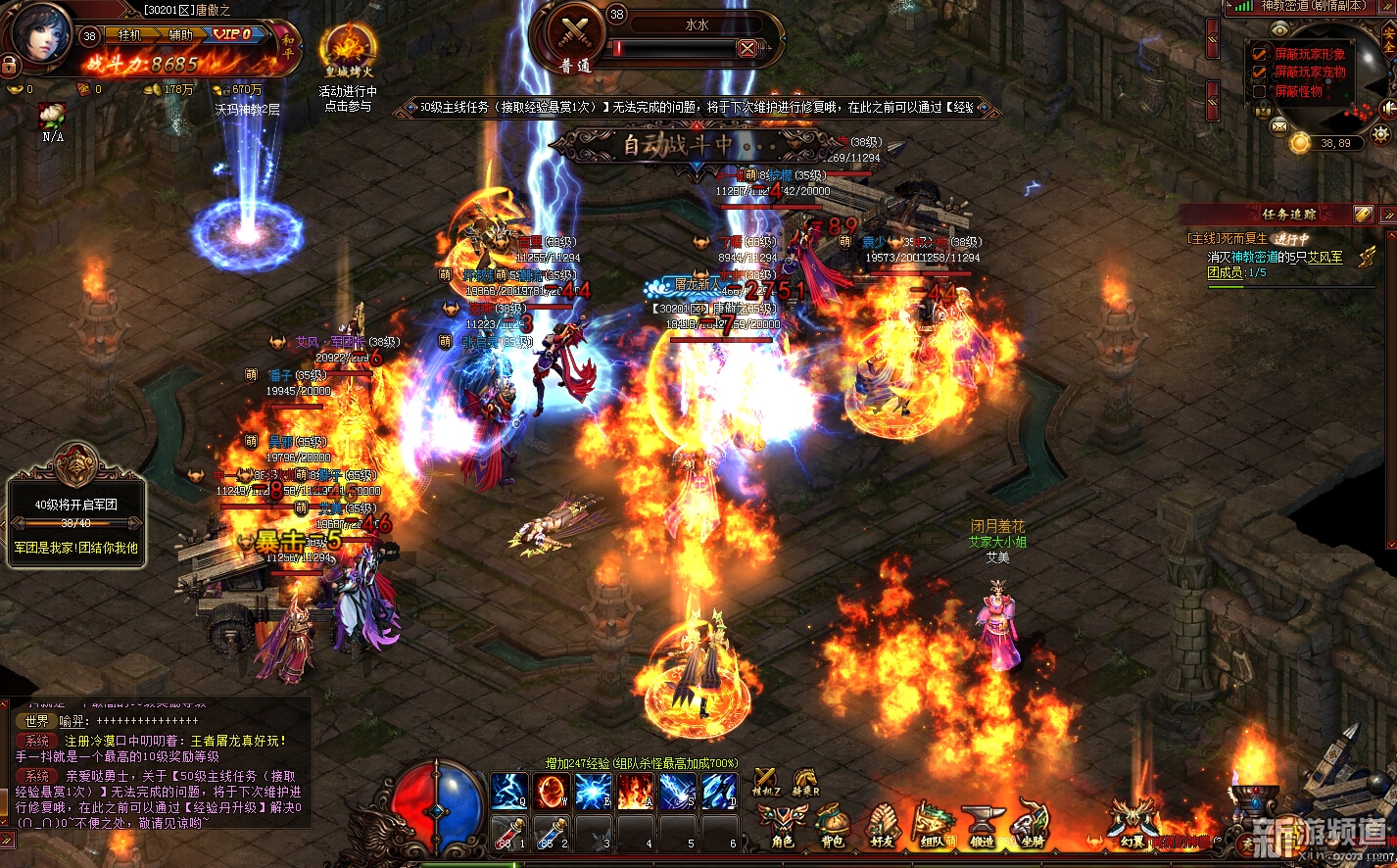The image size is (1397, 868).
Task: Open settings via the gear icon
Action: [x=1381, y=134]
